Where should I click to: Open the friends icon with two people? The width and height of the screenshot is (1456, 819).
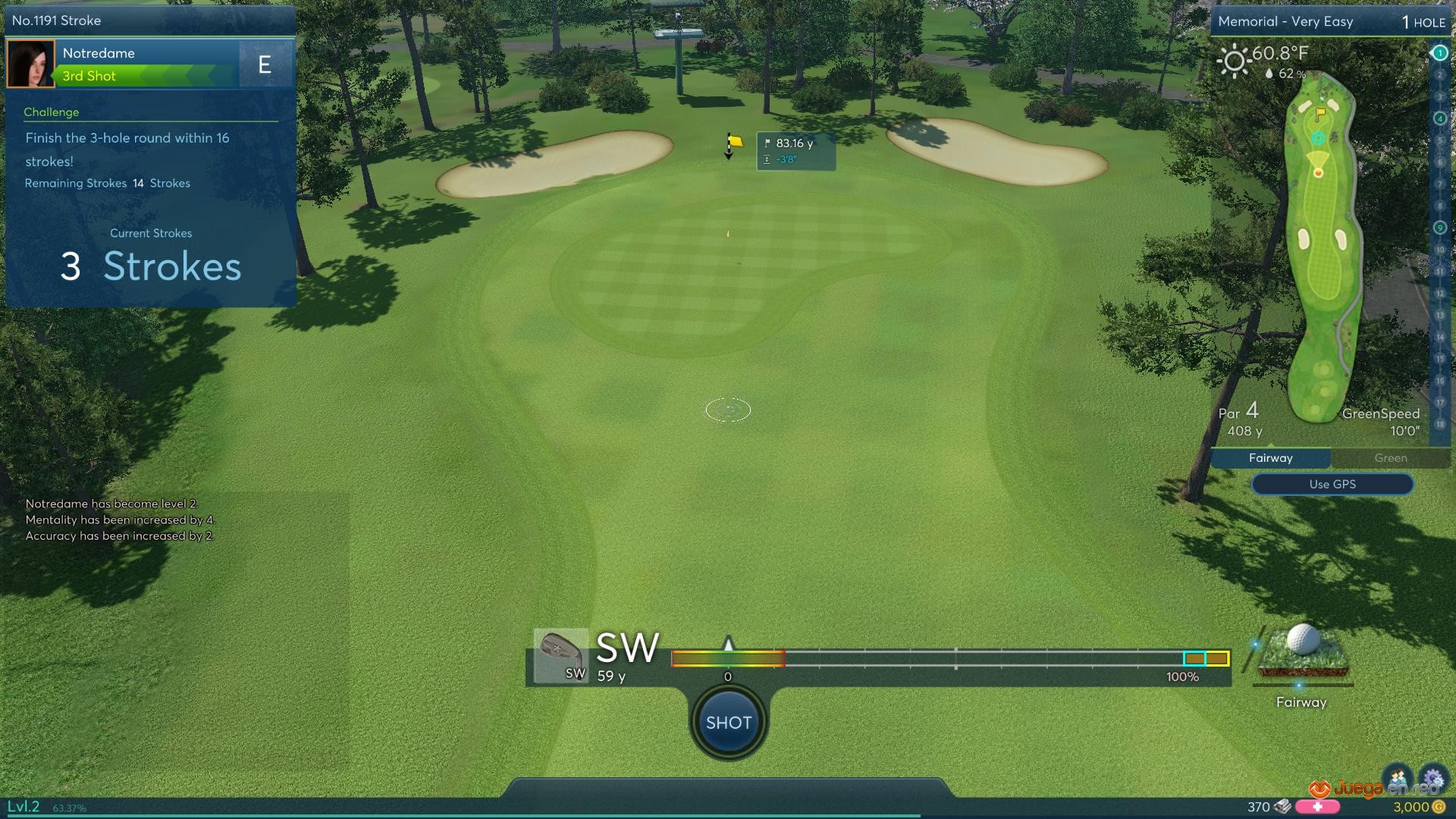[1398, 778]
